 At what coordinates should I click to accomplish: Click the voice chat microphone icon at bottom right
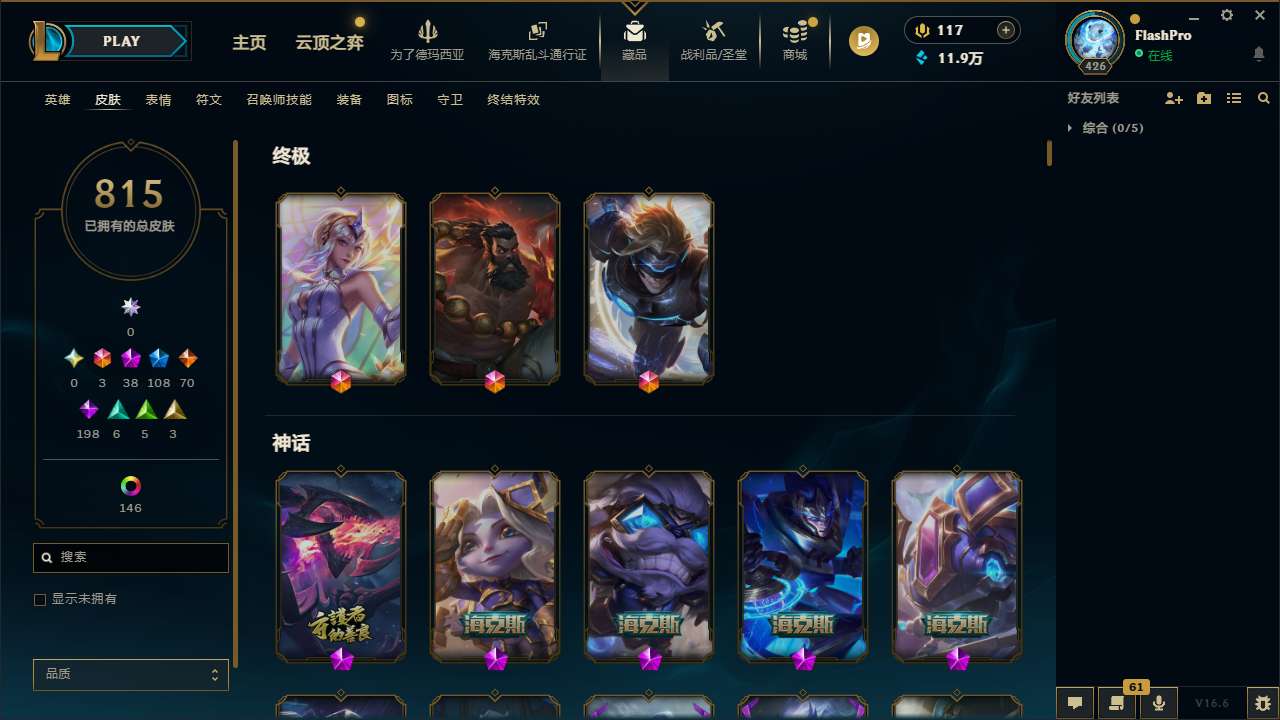coord(1159,703)
